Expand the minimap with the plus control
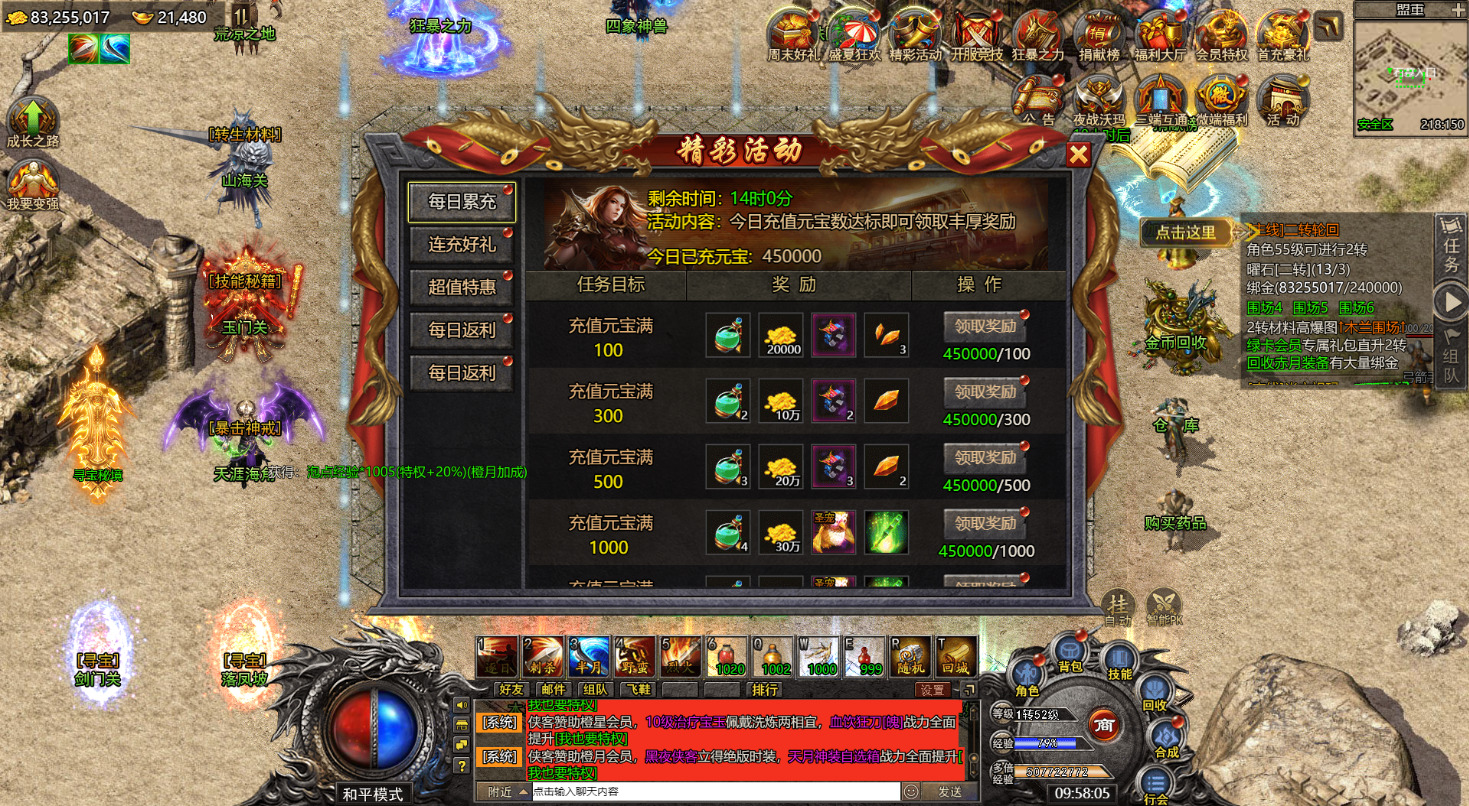Screen dimensions: 1469x806 1458,9
